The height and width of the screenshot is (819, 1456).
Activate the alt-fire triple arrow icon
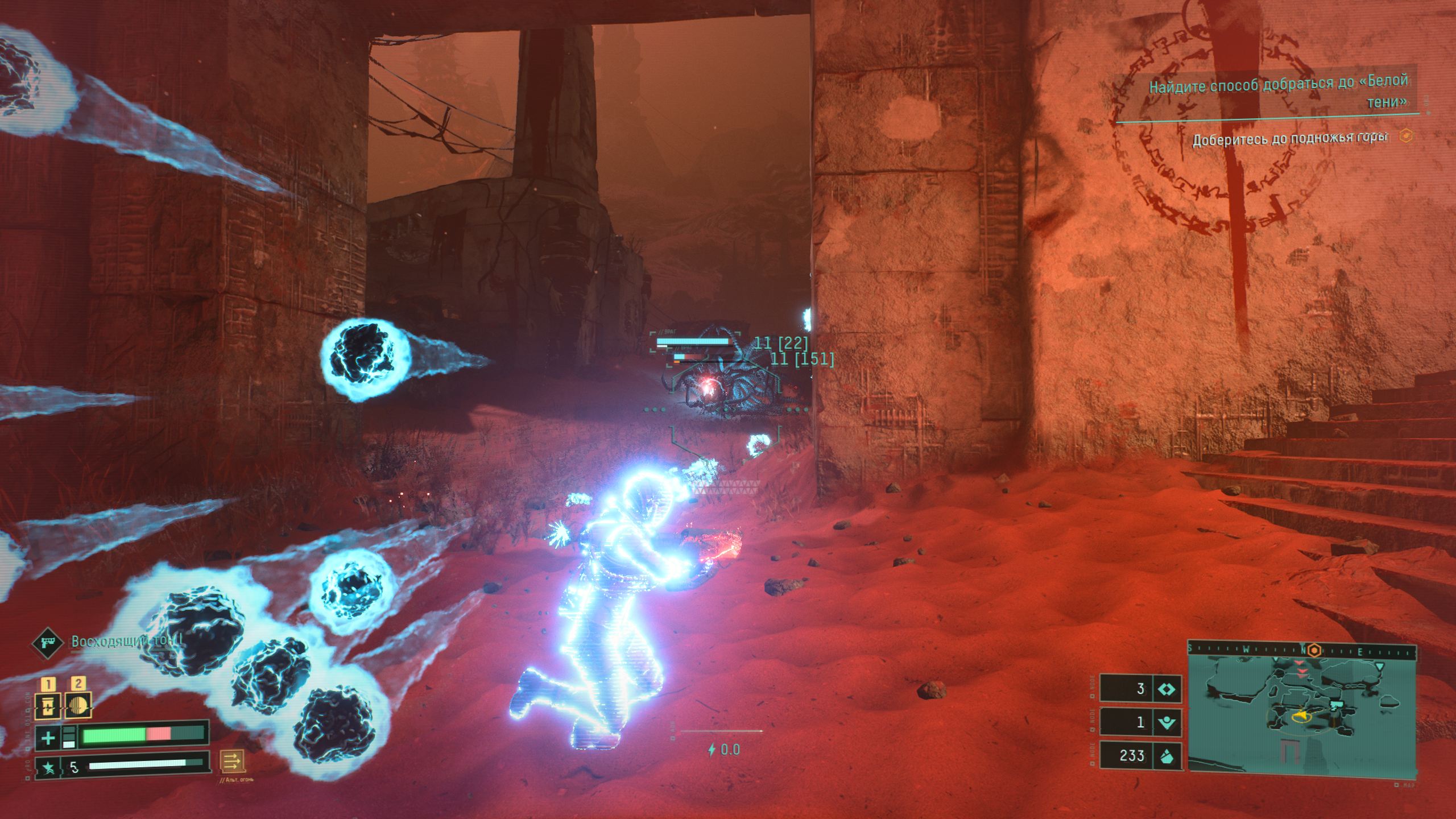click(x=233, y=761)
